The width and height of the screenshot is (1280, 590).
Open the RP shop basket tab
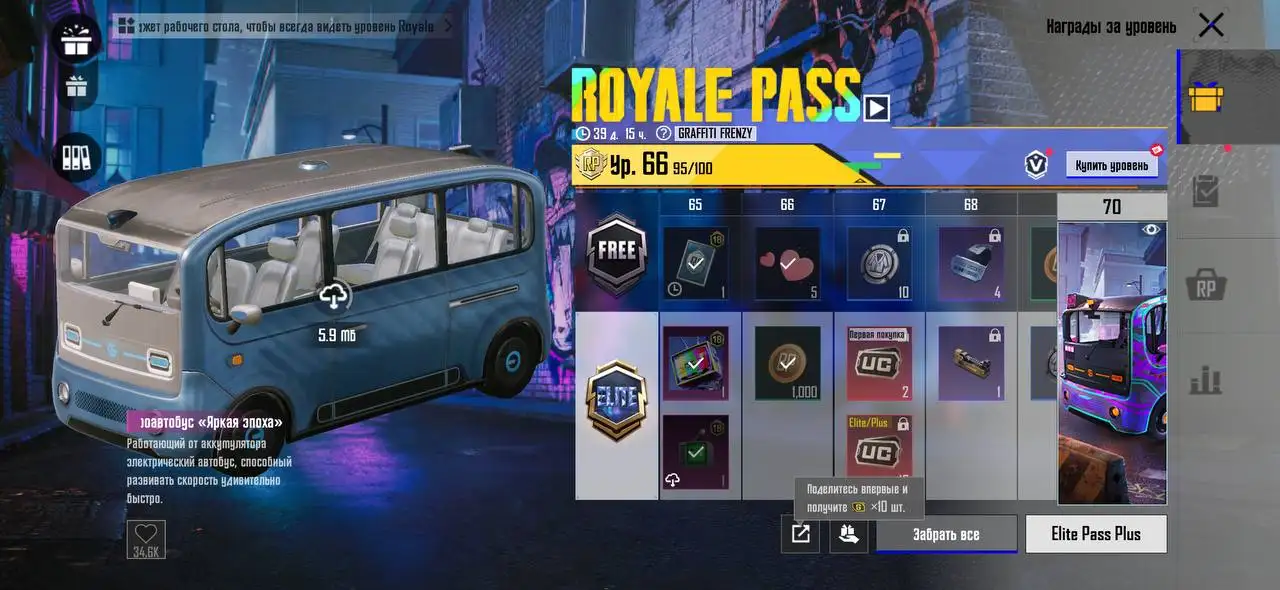point(1205,286)
